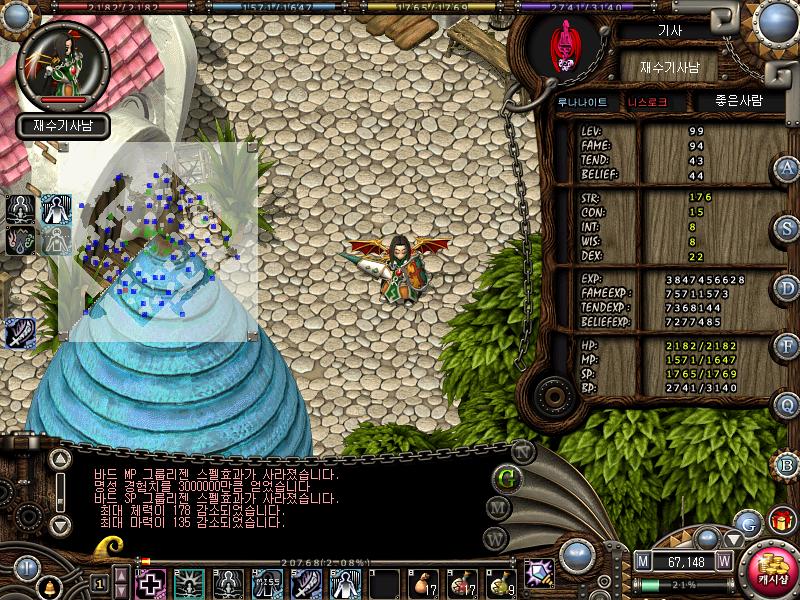
Task: Click the round W button beside the chat
Action: click(x=493, y=538)
